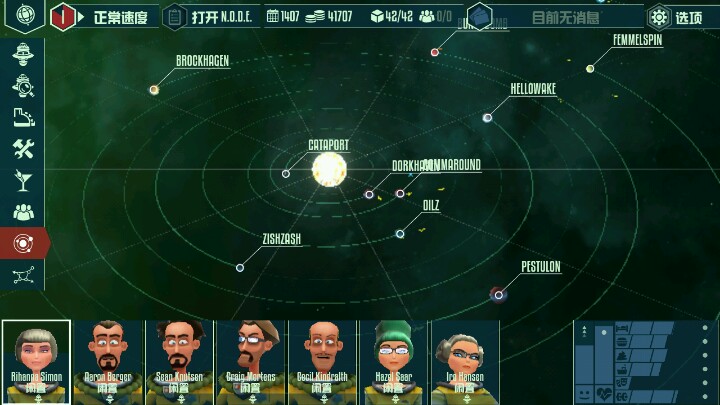Open the space station sidebar icon
Viewport: 720px width, 405px height.
click(23, 55)
